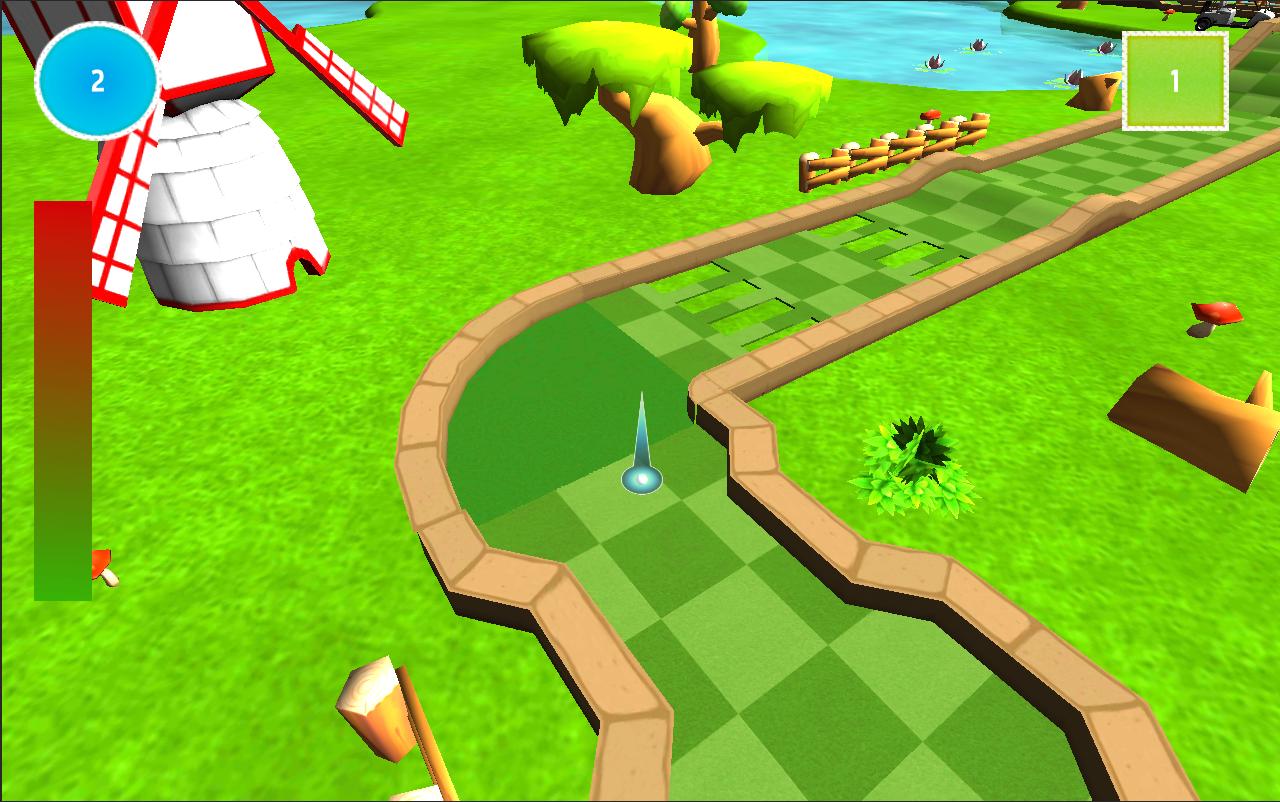Click the glowing golf ball marker
1280x802 pixels.
click(640, 480)
